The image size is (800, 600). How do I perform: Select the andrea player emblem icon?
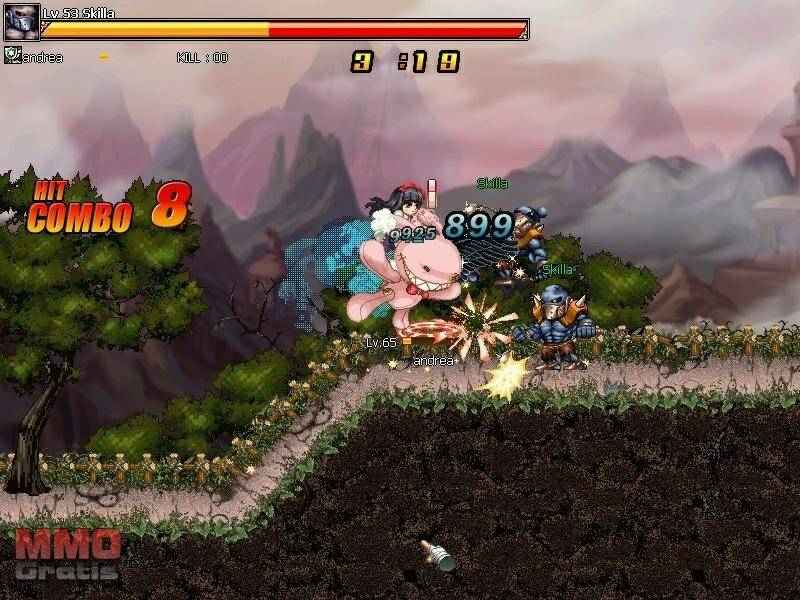[11, 56]
